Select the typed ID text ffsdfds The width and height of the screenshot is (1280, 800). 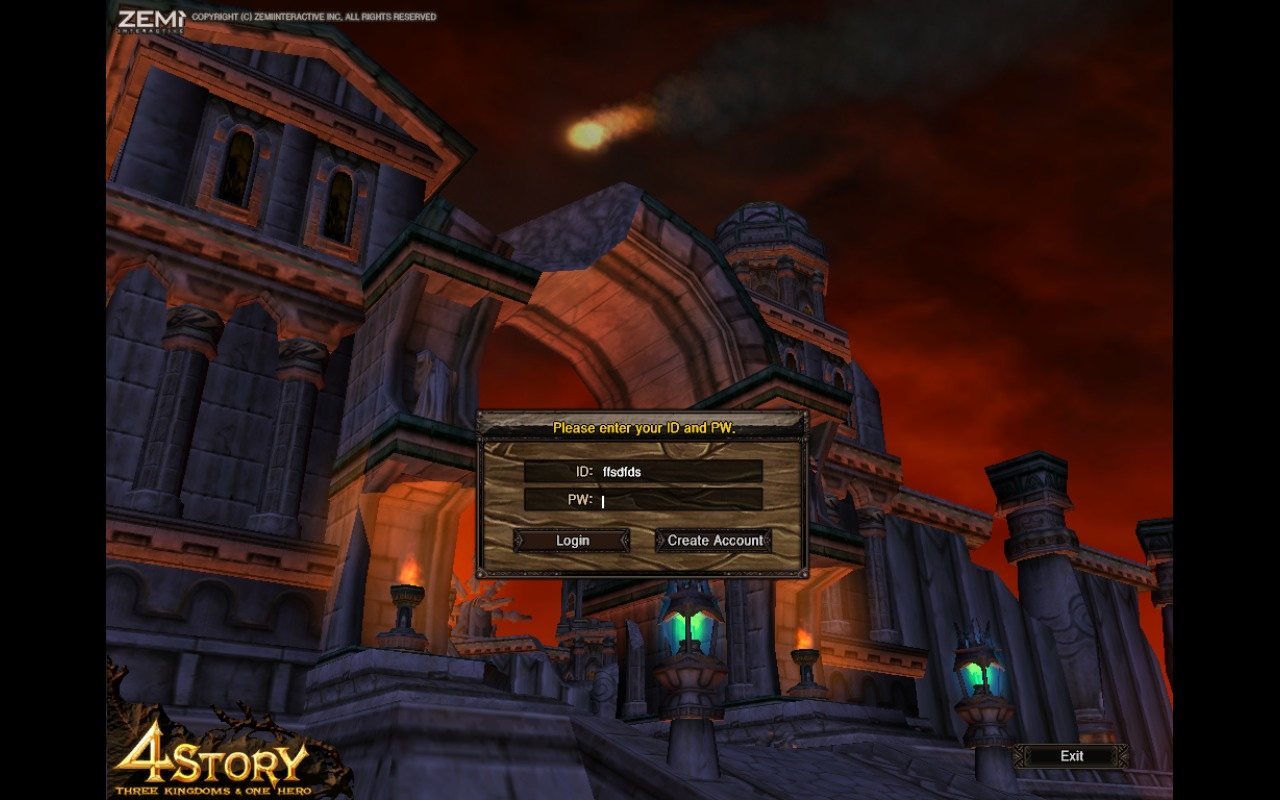(622, 470)
